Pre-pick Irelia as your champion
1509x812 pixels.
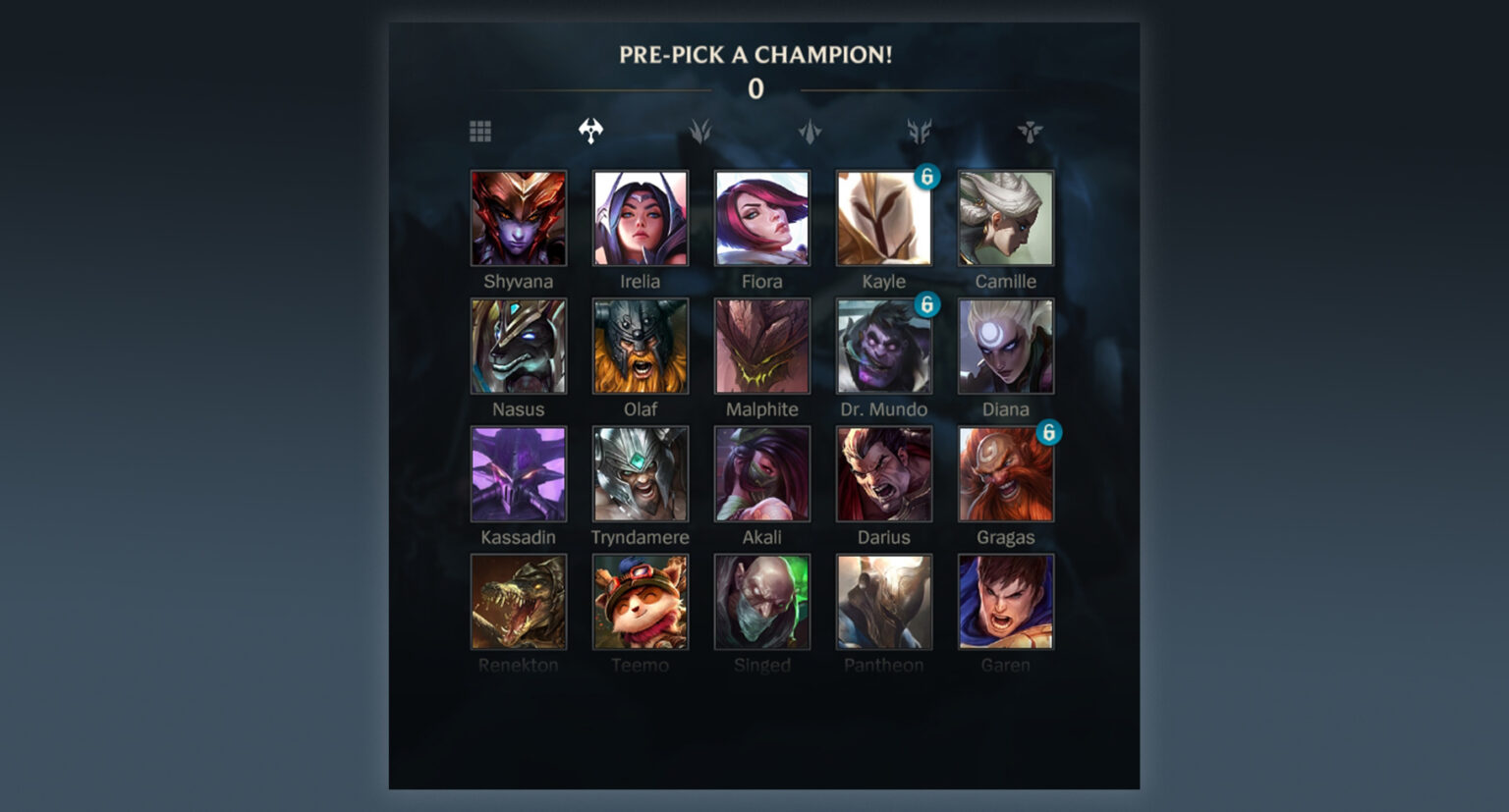[641, 218]
